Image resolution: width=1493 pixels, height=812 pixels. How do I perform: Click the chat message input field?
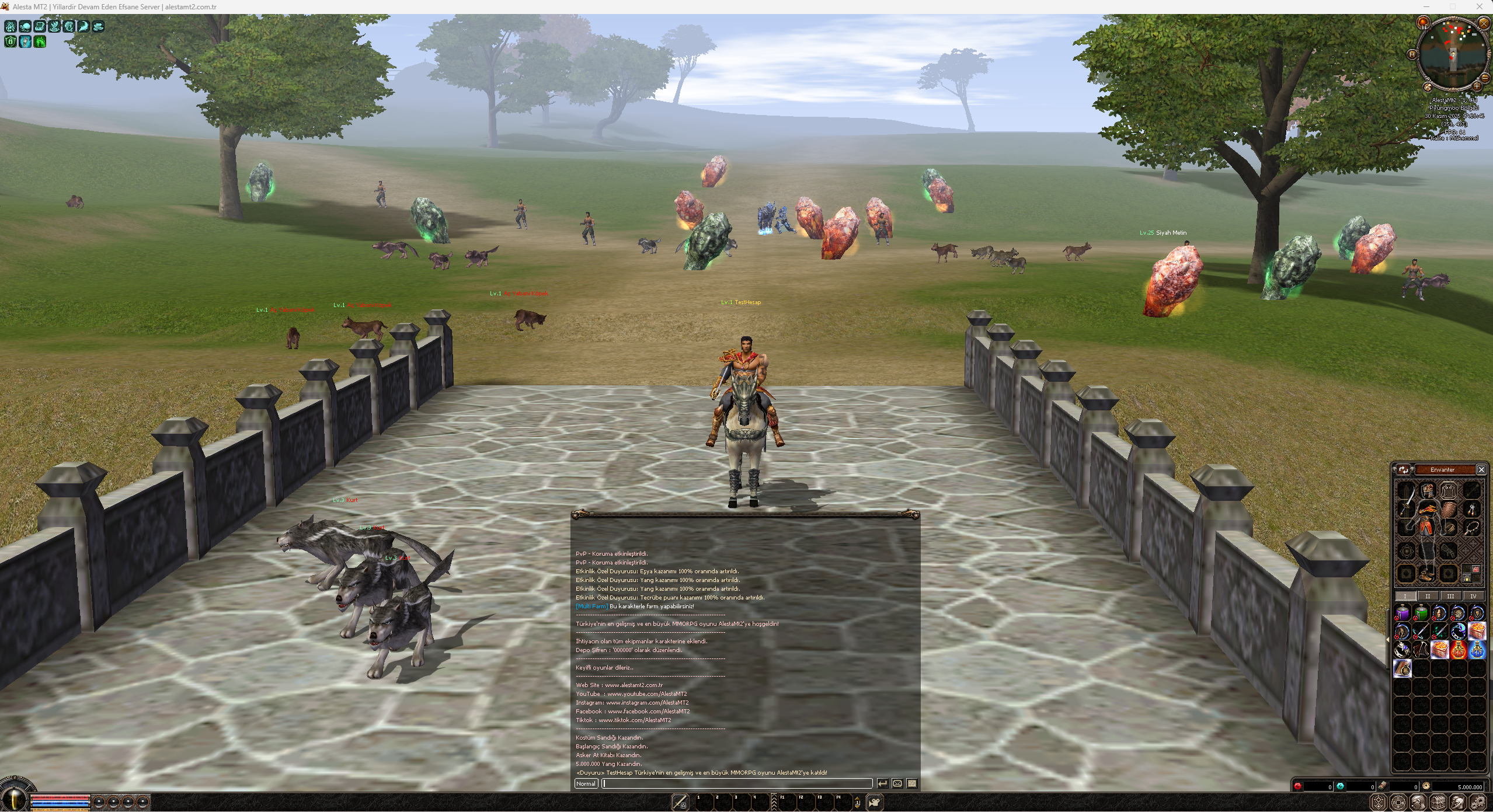pos(737,783)
